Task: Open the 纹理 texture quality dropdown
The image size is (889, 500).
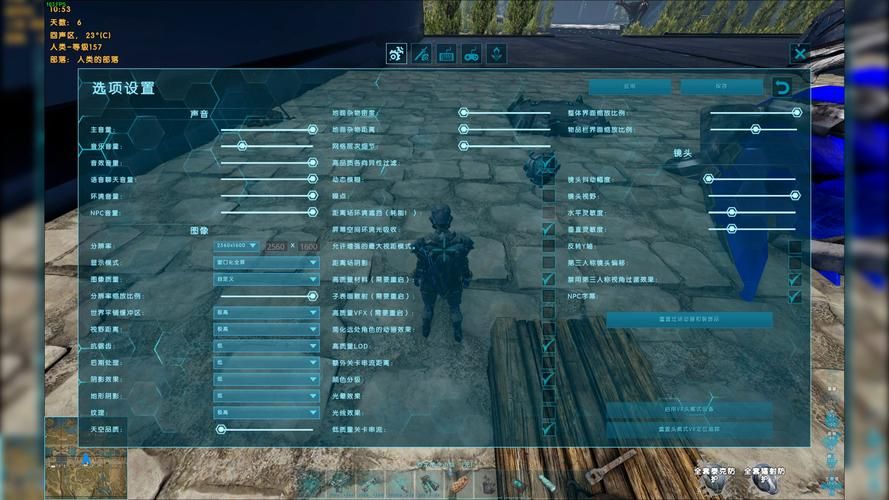Action: click(265, 411)
